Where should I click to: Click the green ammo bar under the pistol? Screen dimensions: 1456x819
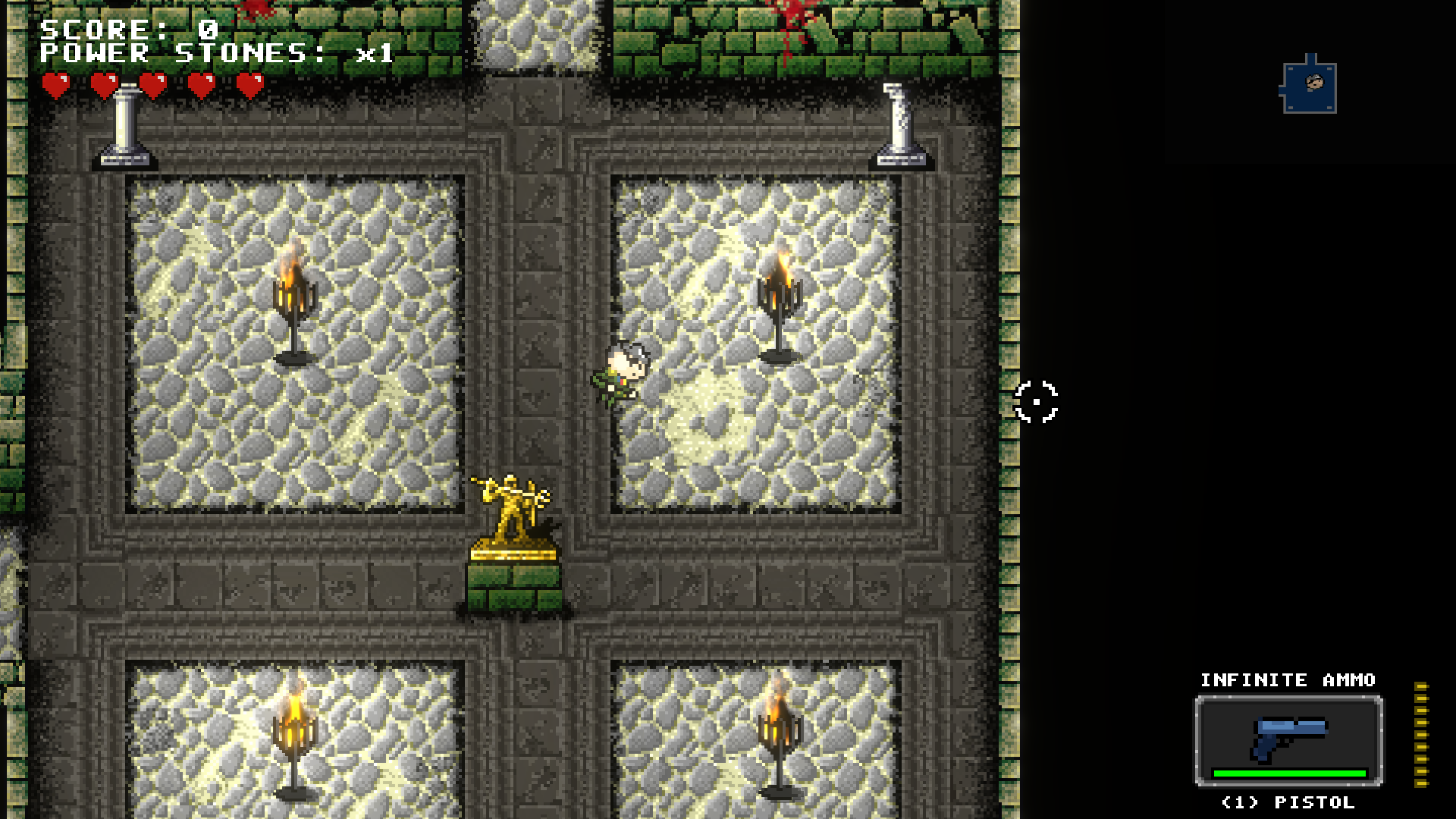(x=1288, y=774)
